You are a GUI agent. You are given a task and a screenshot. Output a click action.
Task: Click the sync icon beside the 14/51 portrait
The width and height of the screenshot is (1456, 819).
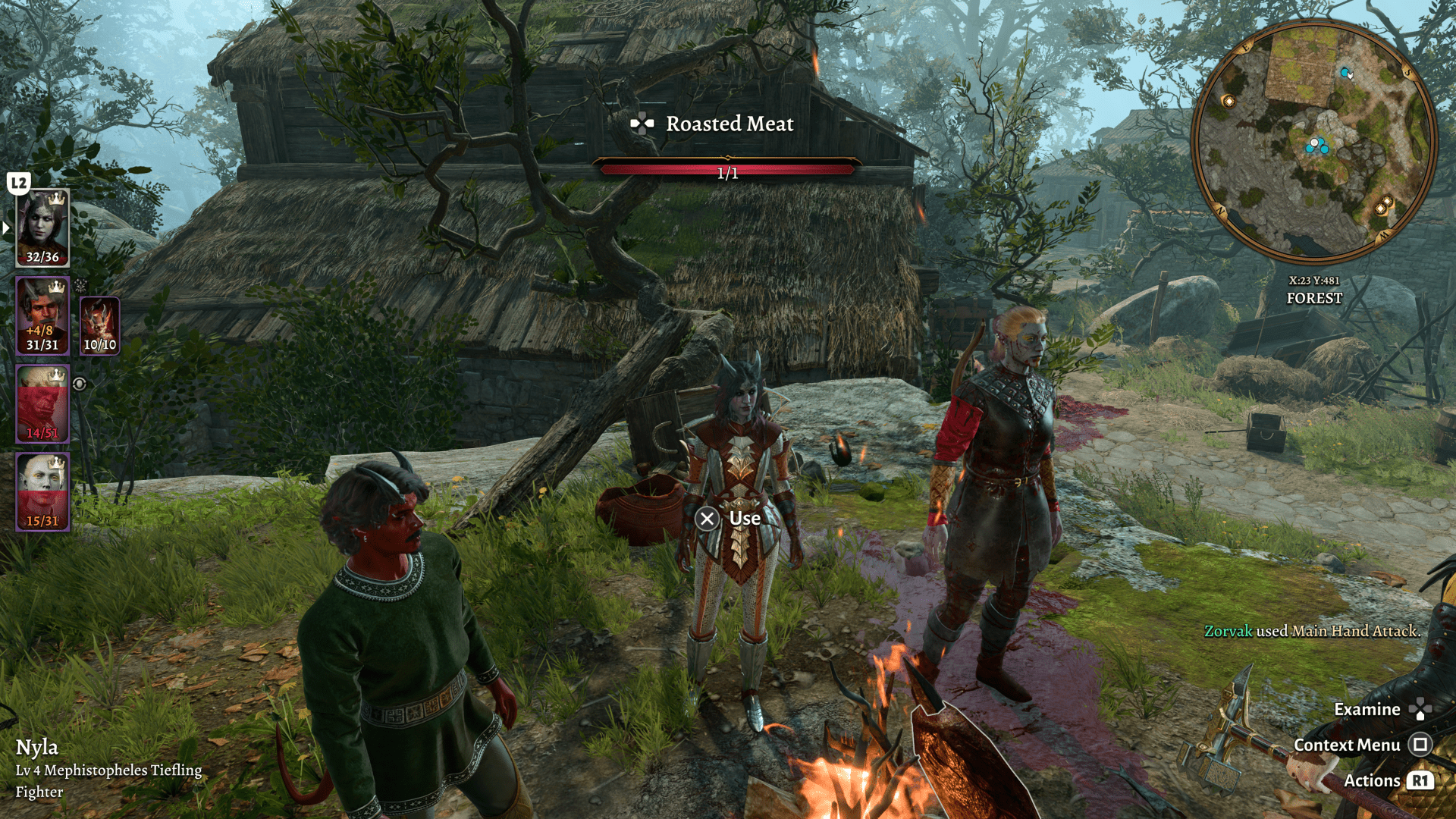pos(80,384)
